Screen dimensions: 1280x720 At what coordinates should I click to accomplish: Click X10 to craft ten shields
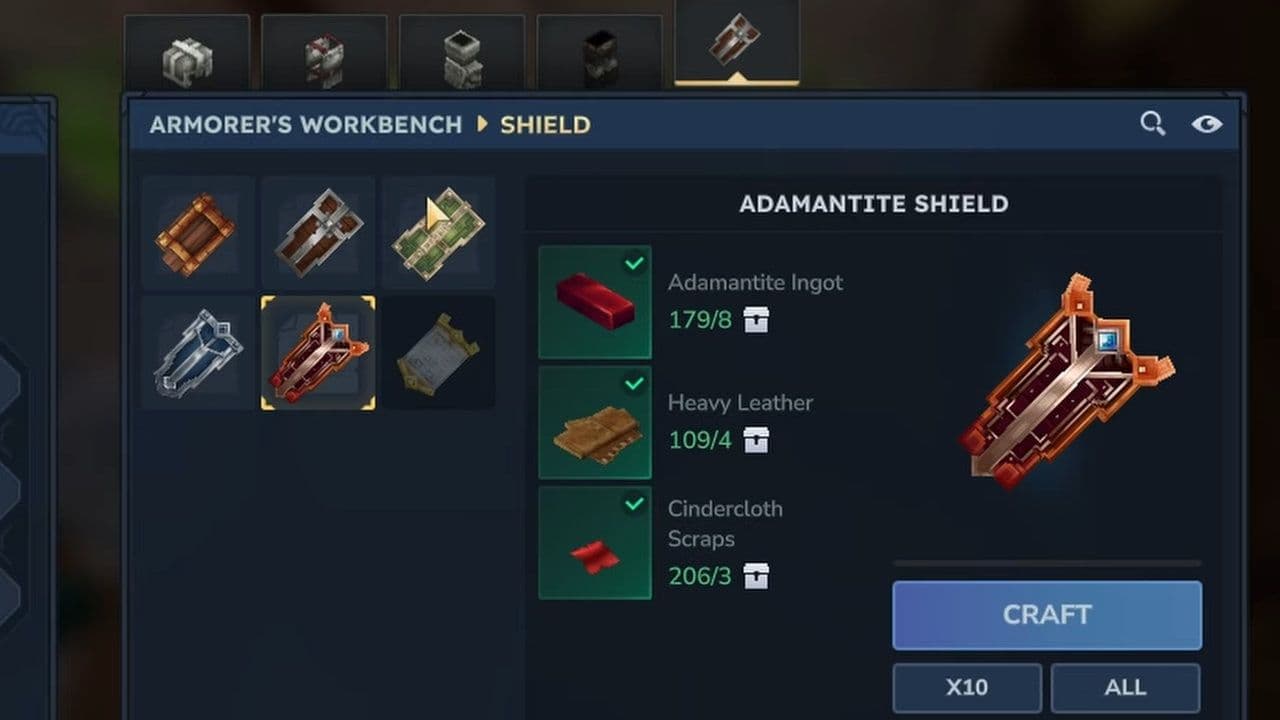click(966, 687)
